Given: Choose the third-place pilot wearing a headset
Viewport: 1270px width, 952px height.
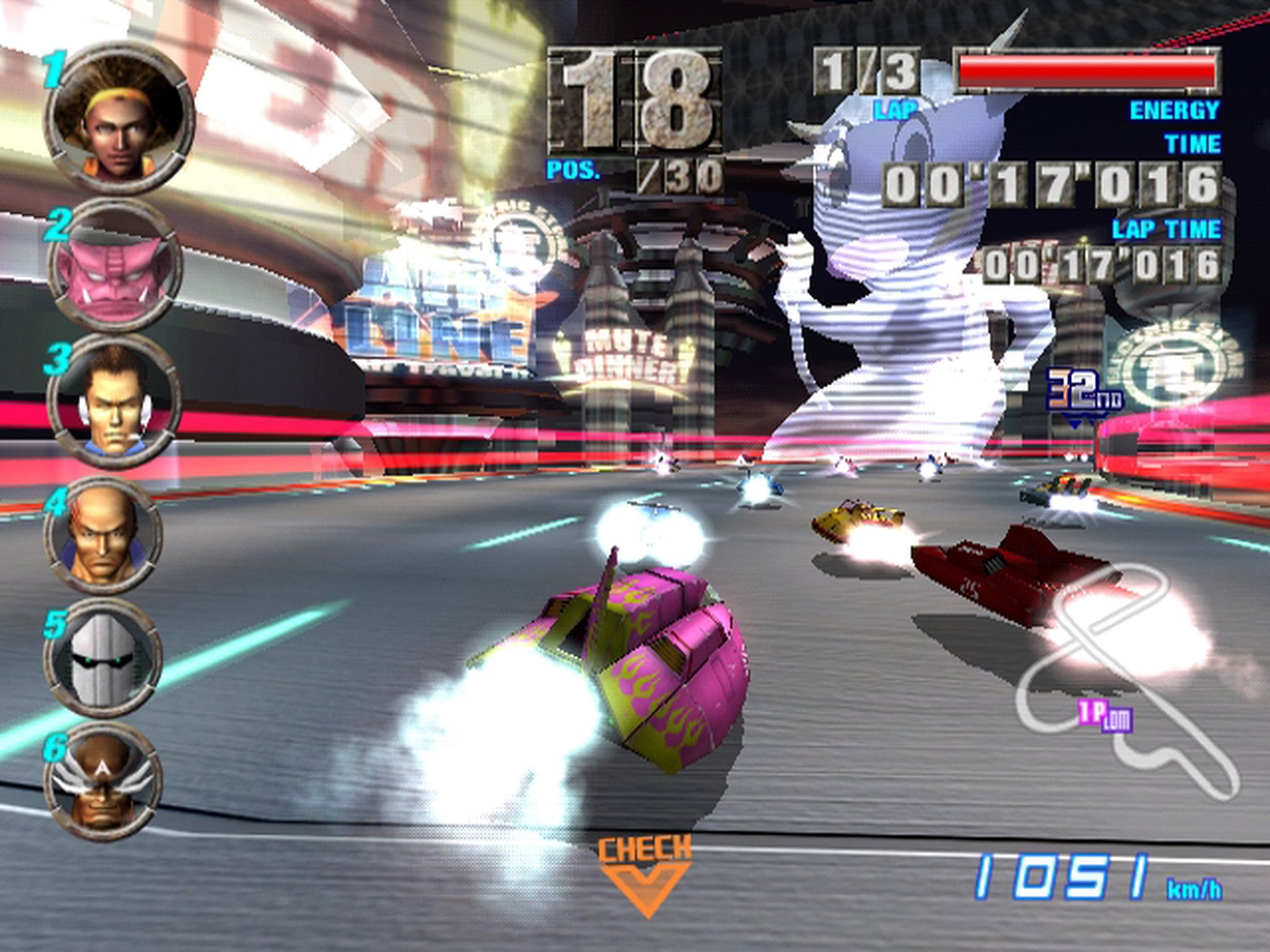Looking at the screenshot, I should pyautogui.click(x=113, y=402).
